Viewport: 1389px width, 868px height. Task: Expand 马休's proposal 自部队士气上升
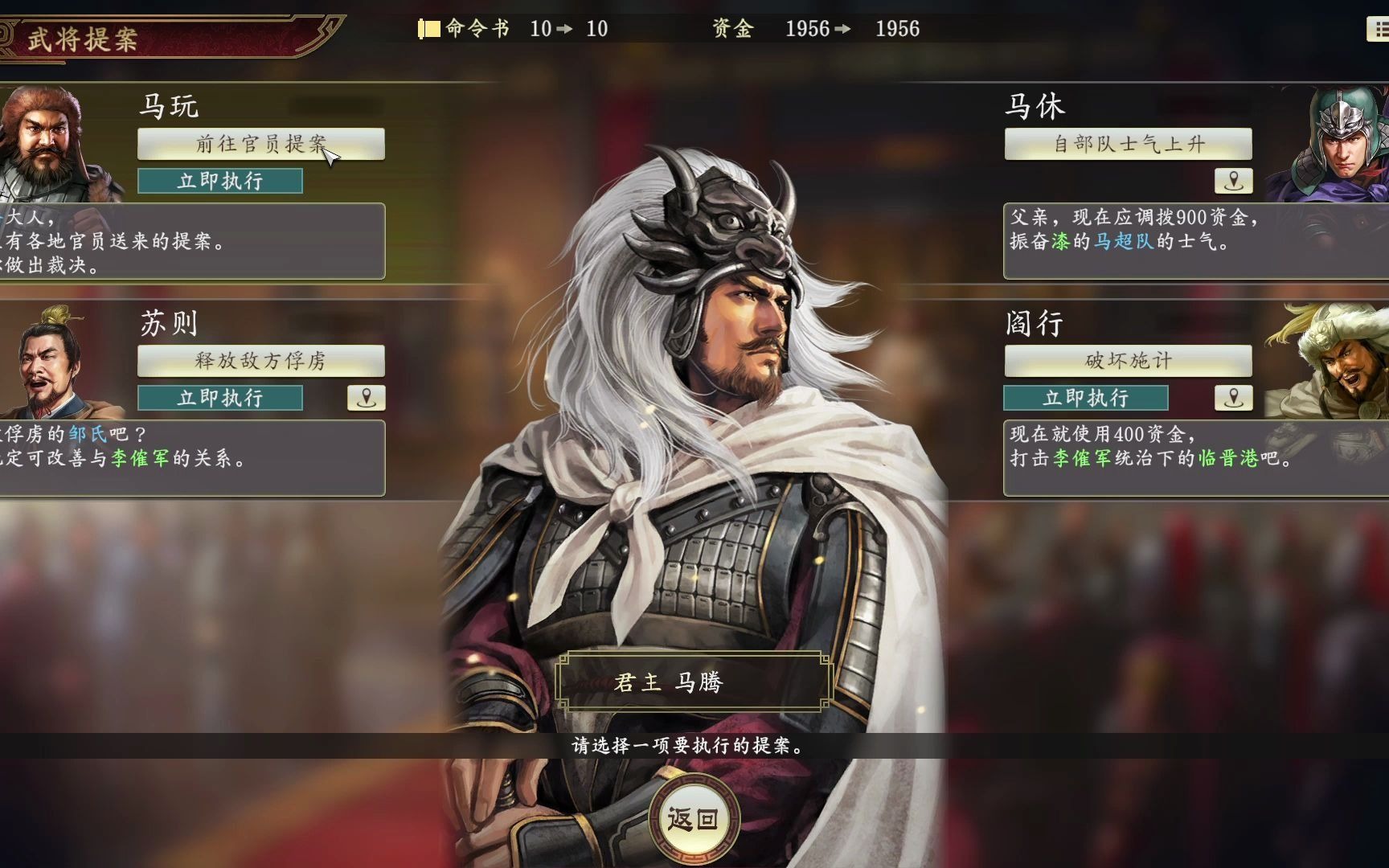pyautogui.click(x=1127, y=145)
